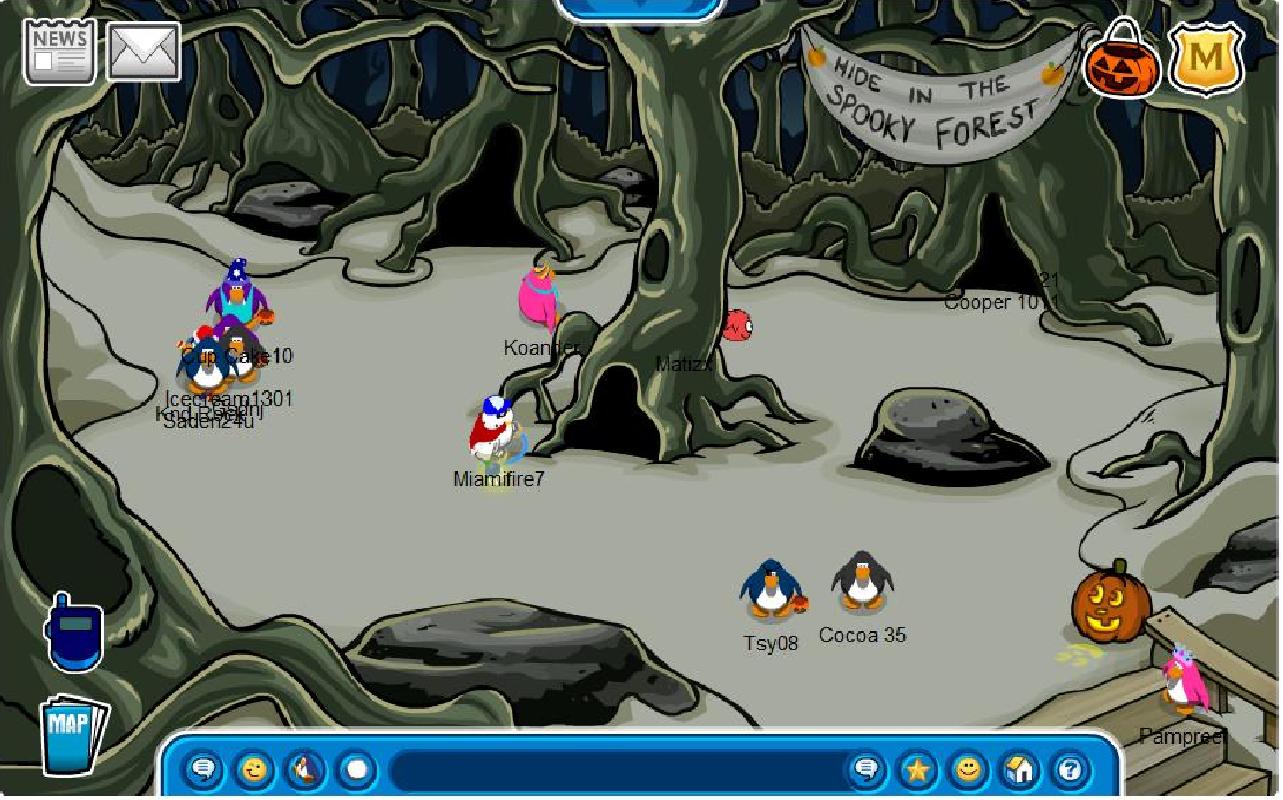The height and width of the screenshot is (800, 1283).
Task: Select the penguin named Miamifire7
Action: (494, 430)
